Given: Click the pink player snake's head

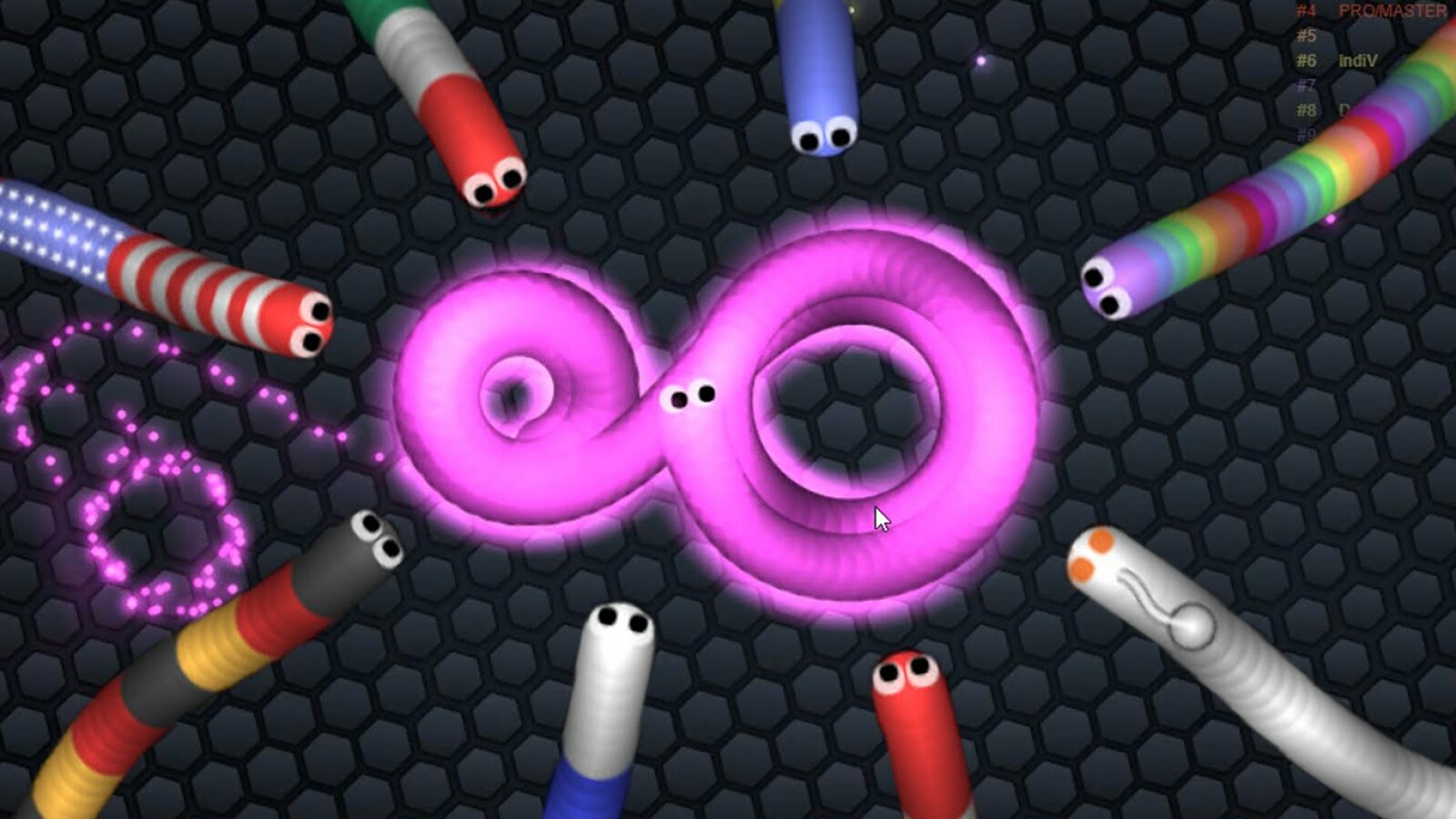Looking at the screenshot, I should pyautogui.click(x=689, y=396).
